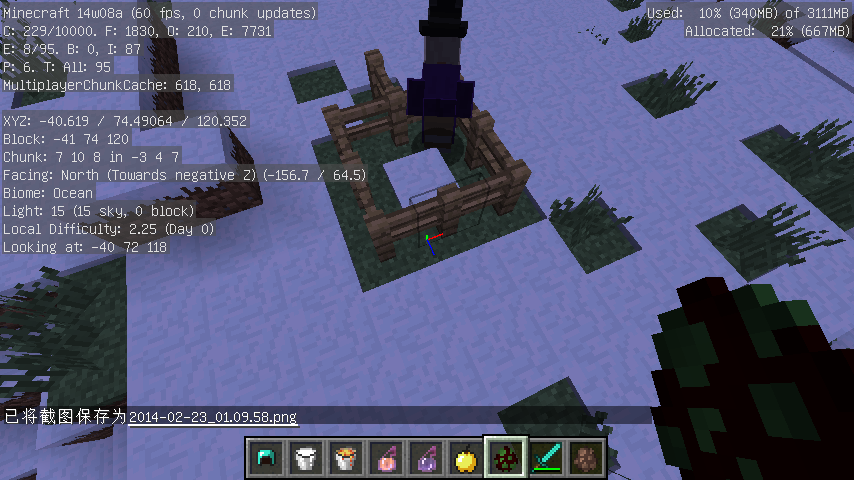The width and height of the screenshot is (854, 480).
Task: Choose the golden apple slot
Action: tap(465, 459)
